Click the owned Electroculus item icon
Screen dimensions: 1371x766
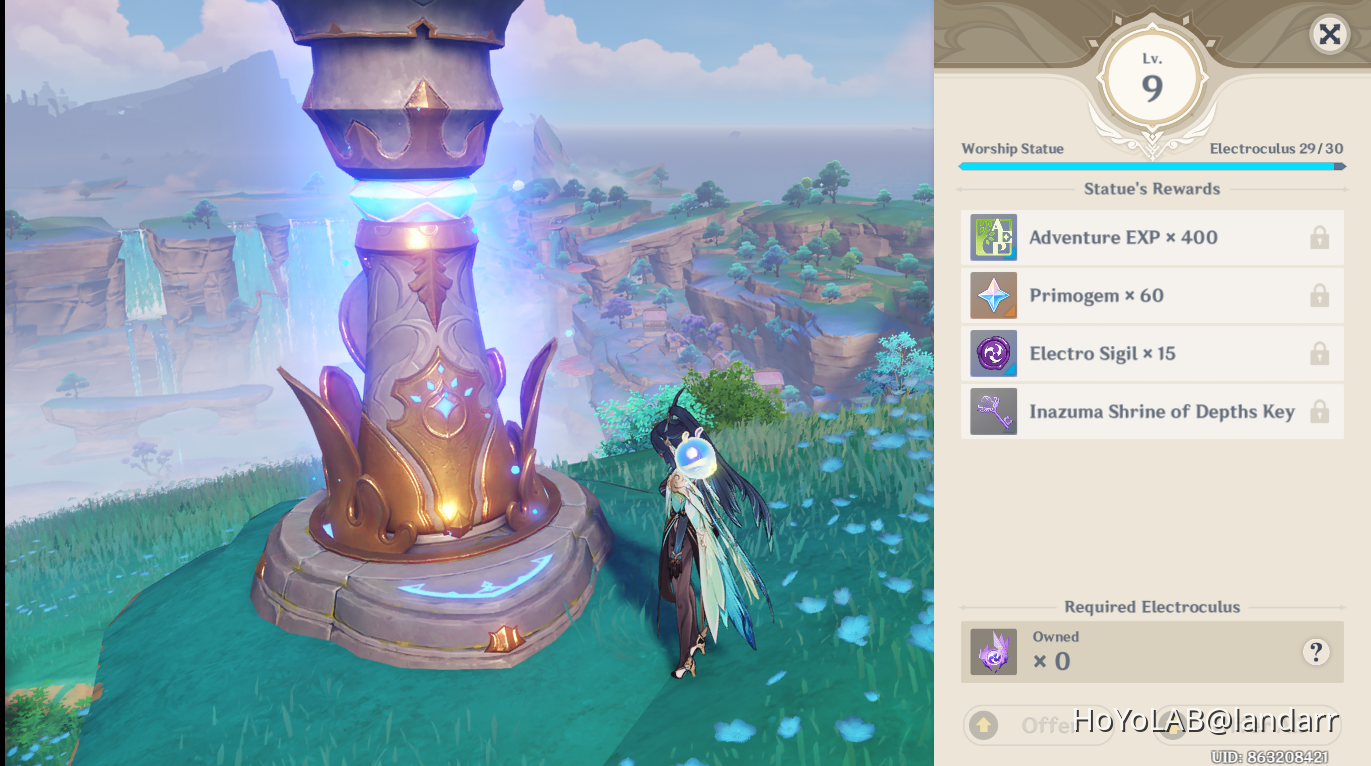pyautogui.click(x=993, y=652)
